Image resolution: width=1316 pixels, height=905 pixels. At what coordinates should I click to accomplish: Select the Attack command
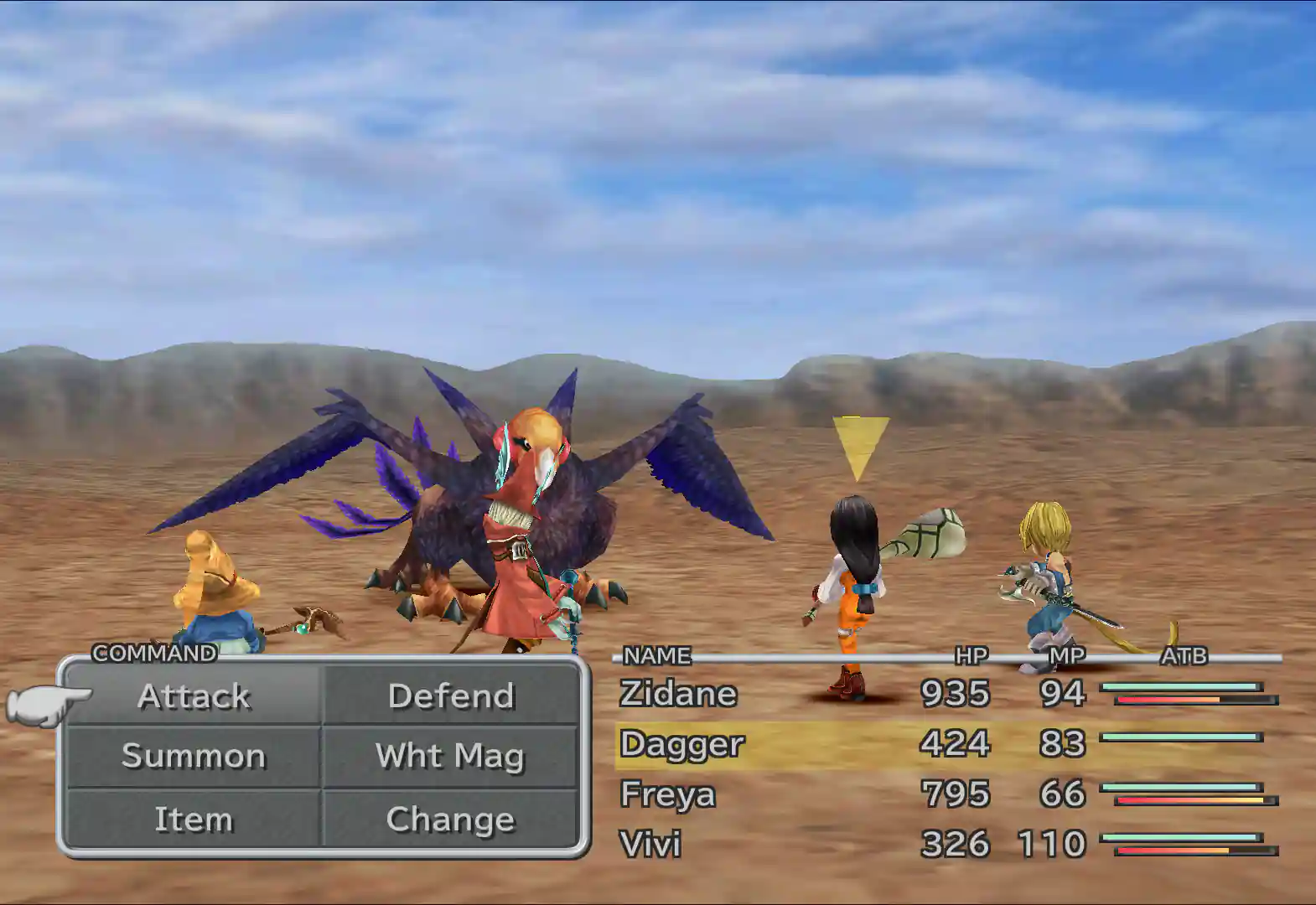[x=194, y=696]
